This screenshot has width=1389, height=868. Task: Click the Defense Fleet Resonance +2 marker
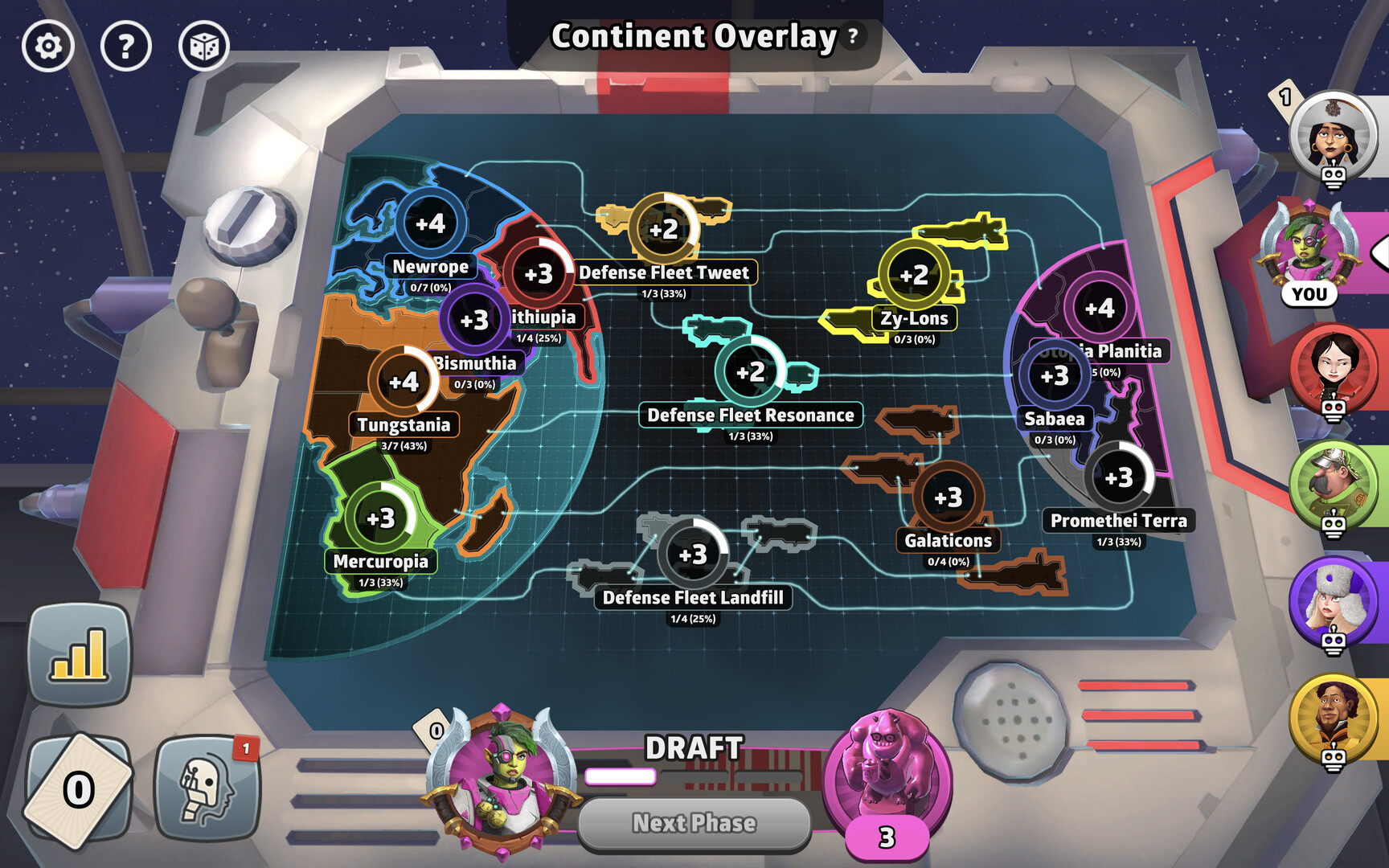click(x=752, y=371)
